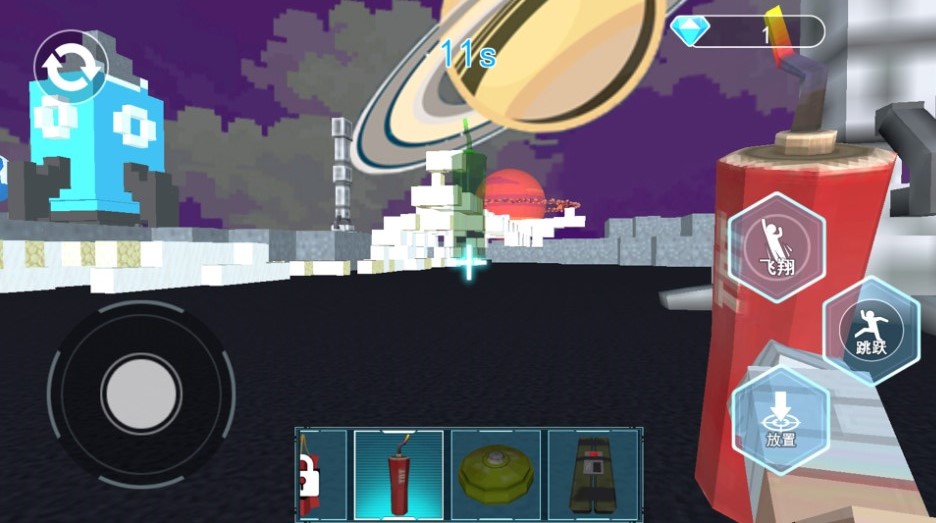Open the diamond currency counter
This screenshot has height=523, width=936.
pyautogui.click(x=748, y=32)
